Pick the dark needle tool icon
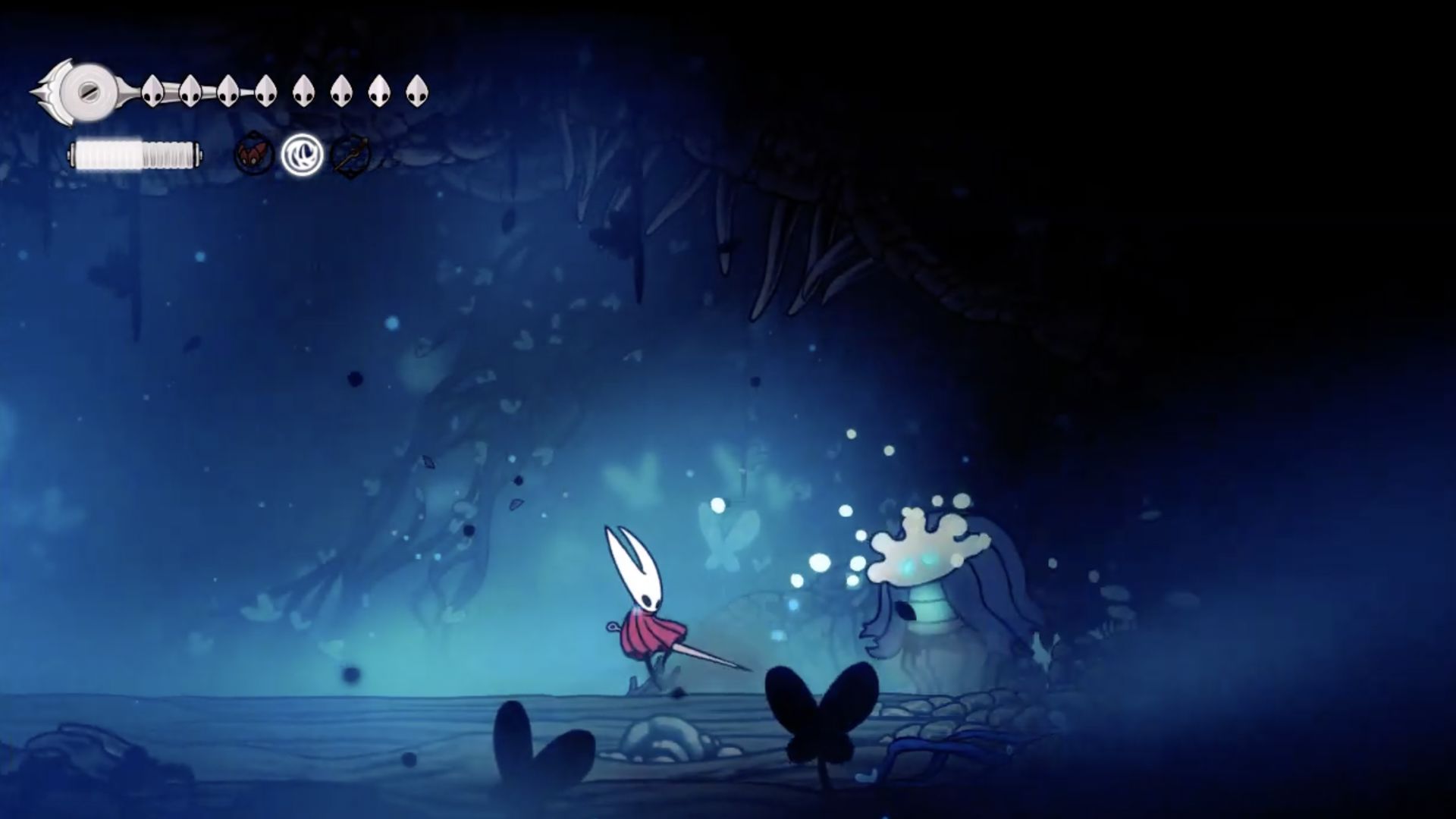The height and width of the screenshot is (819, 1456). tap(350, 156)
